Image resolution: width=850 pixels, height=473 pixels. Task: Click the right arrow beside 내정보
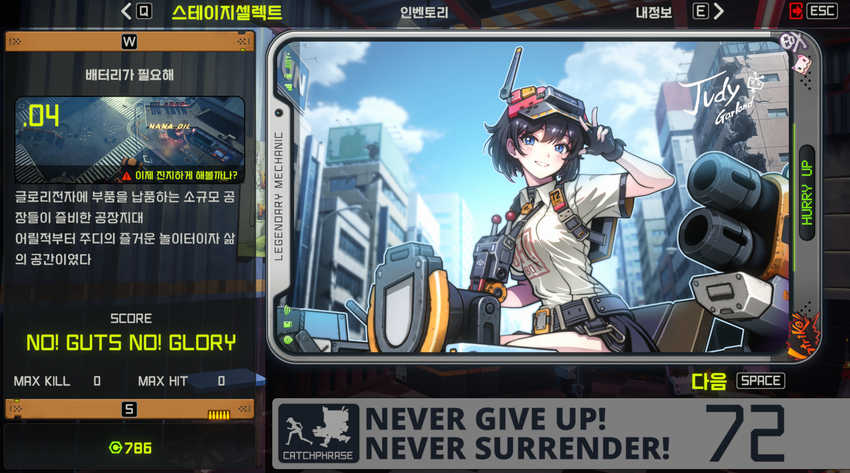click(719, 12)
